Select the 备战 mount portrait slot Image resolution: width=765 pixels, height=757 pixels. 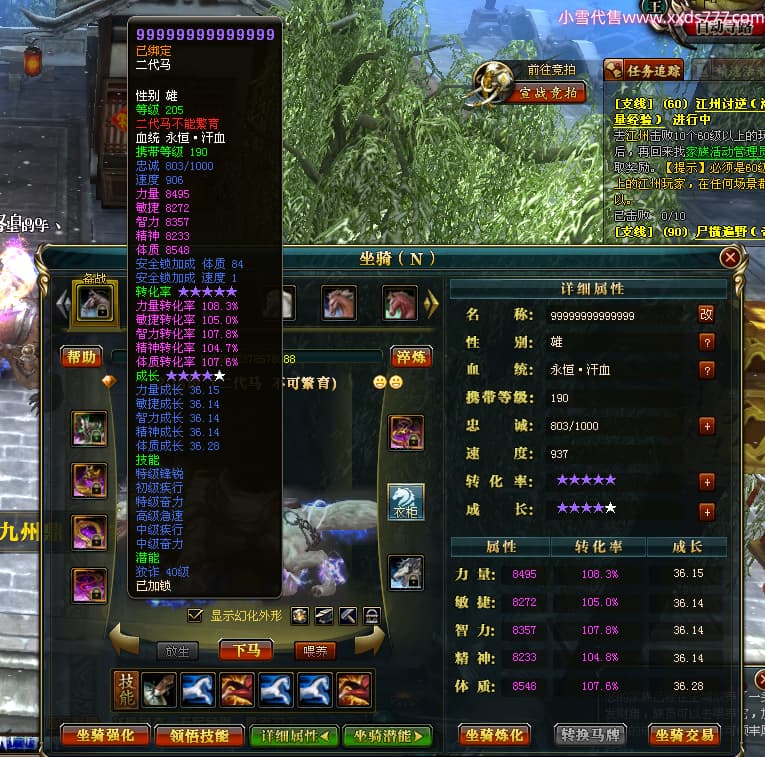pyautogui.click(x=94, y=303)
